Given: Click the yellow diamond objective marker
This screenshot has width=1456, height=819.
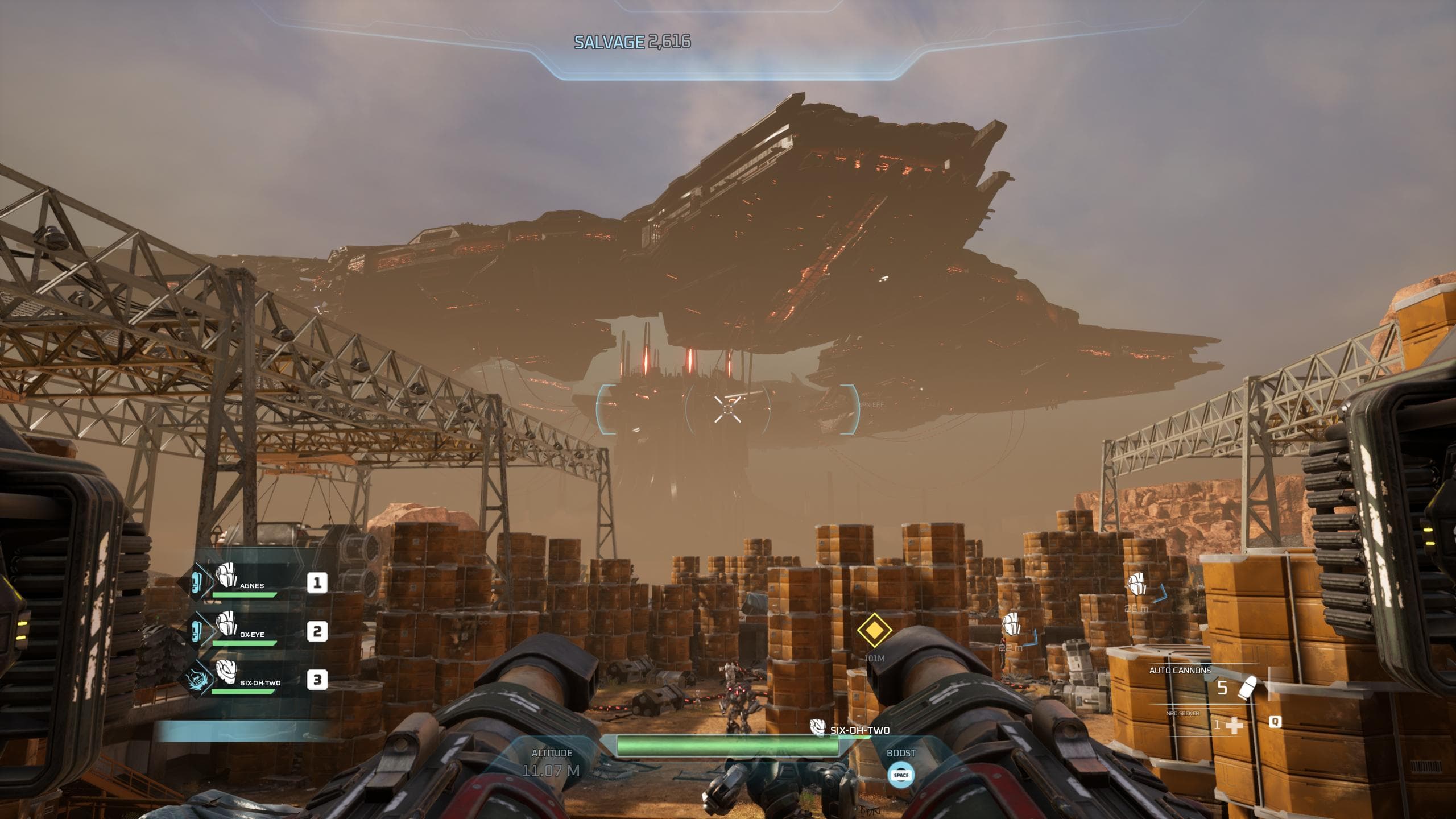Looking at the screenshot, I should click(x=874, y=630).
